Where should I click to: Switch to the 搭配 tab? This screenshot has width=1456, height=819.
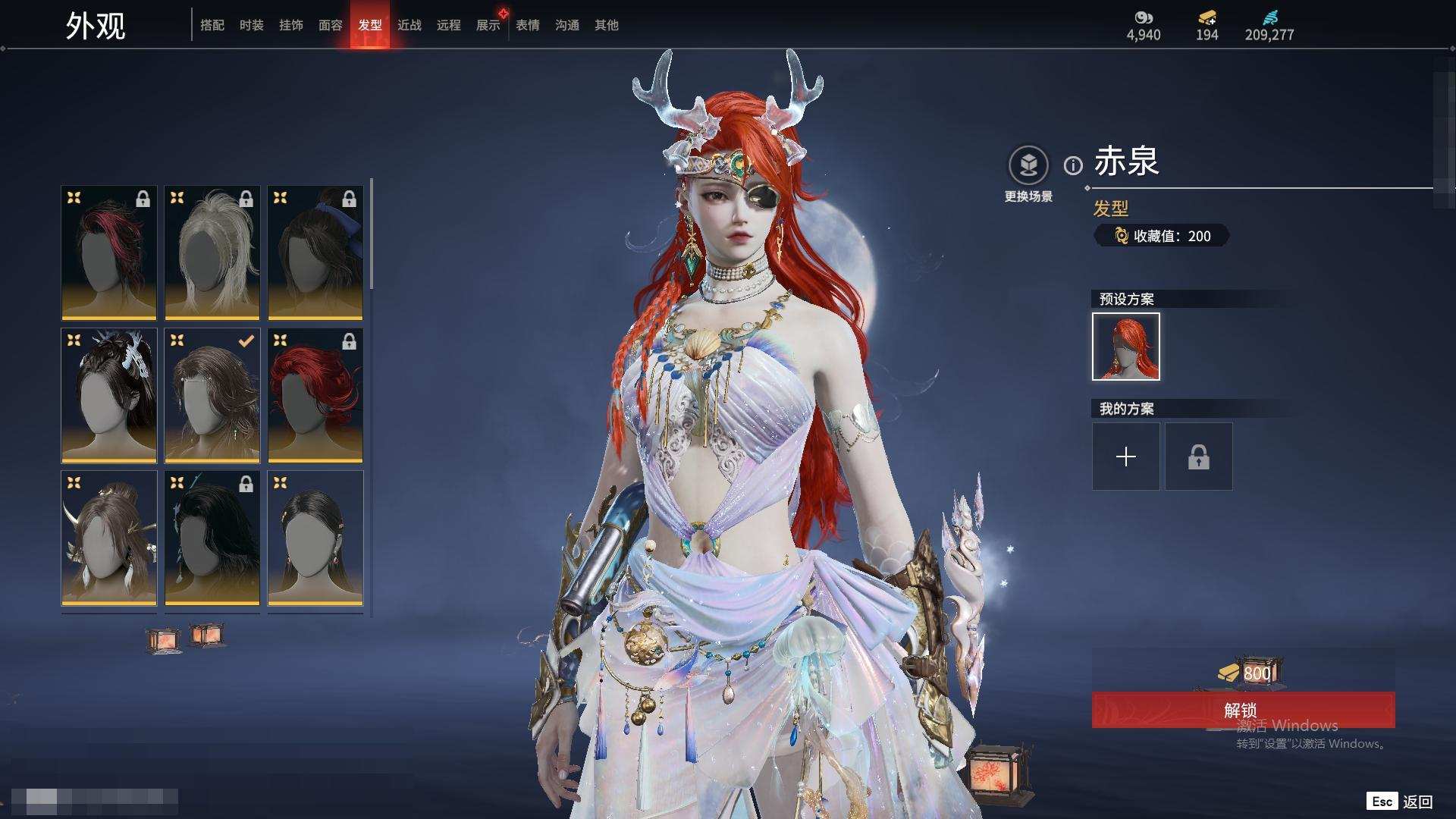coord(212,25)
